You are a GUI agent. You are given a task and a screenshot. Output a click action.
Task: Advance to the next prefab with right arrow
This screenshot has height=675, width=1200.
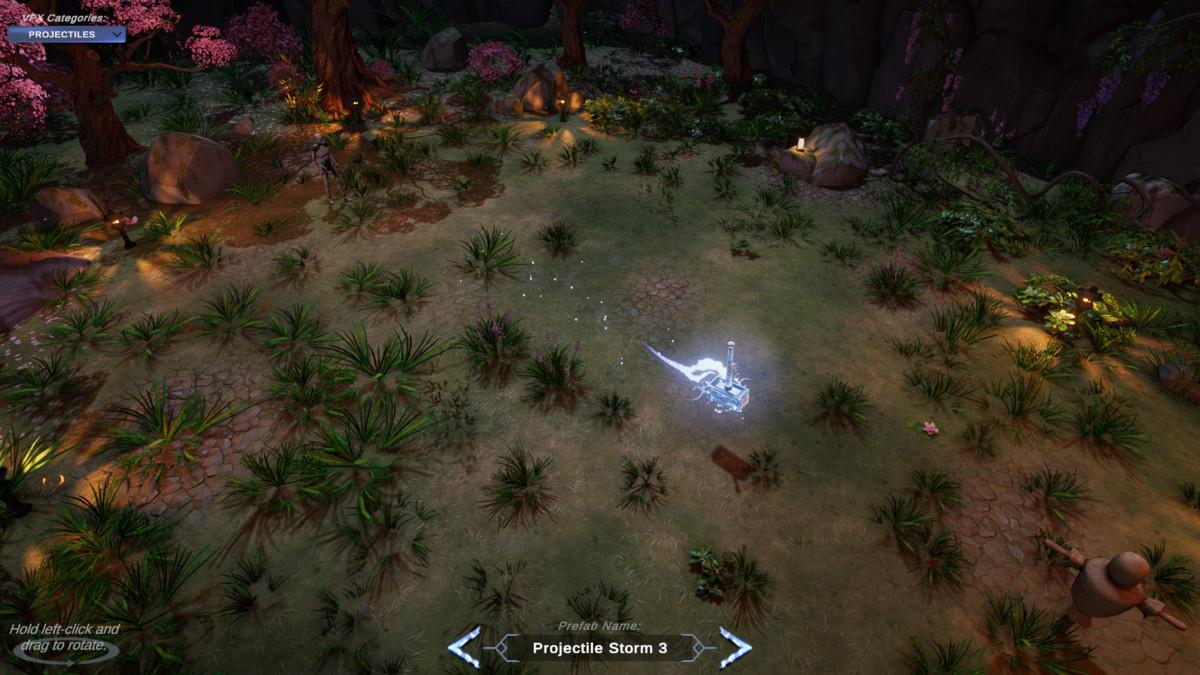point(735,647)
